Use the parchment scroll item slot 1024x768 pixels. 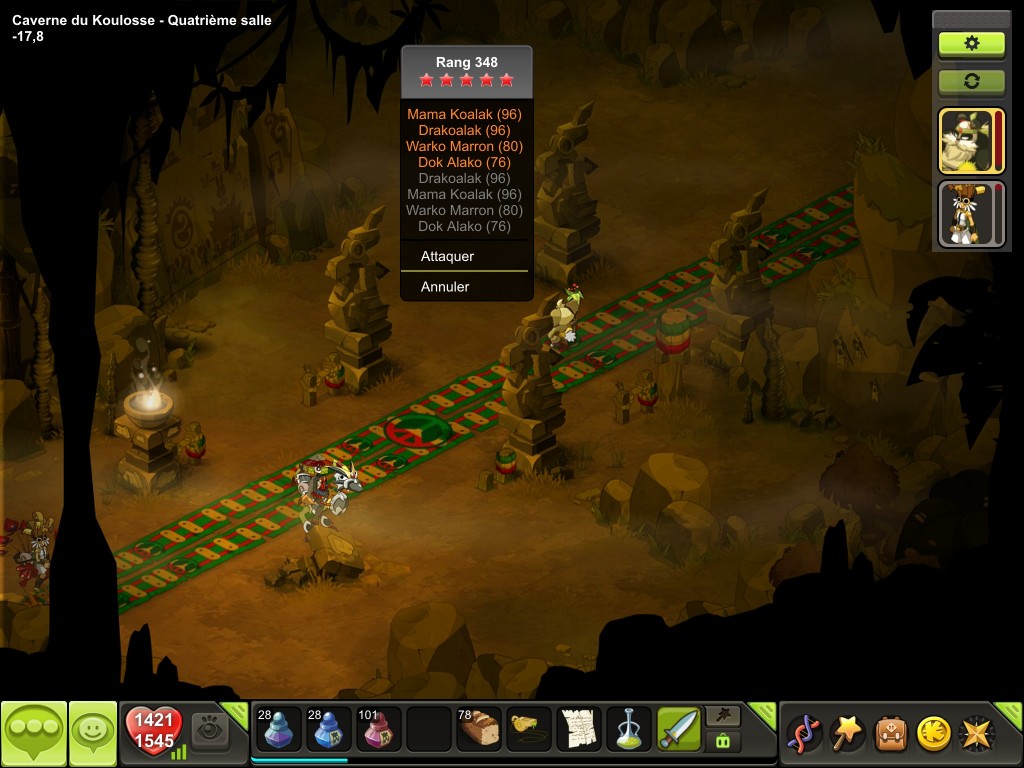579,730
